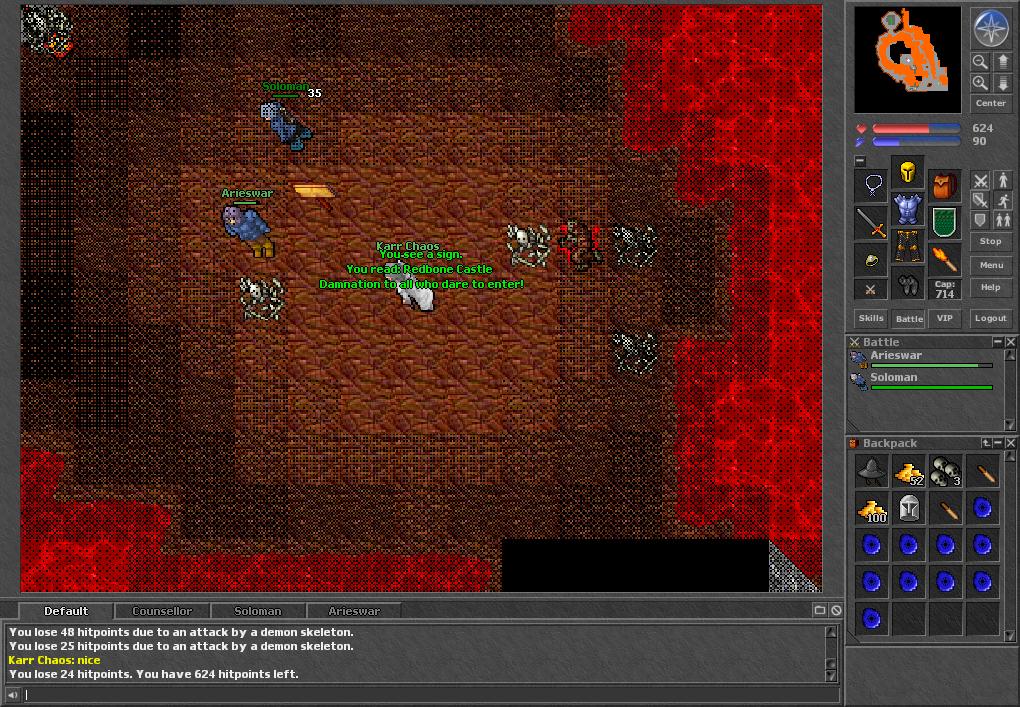Open the game Menu button

click(990, 265)
